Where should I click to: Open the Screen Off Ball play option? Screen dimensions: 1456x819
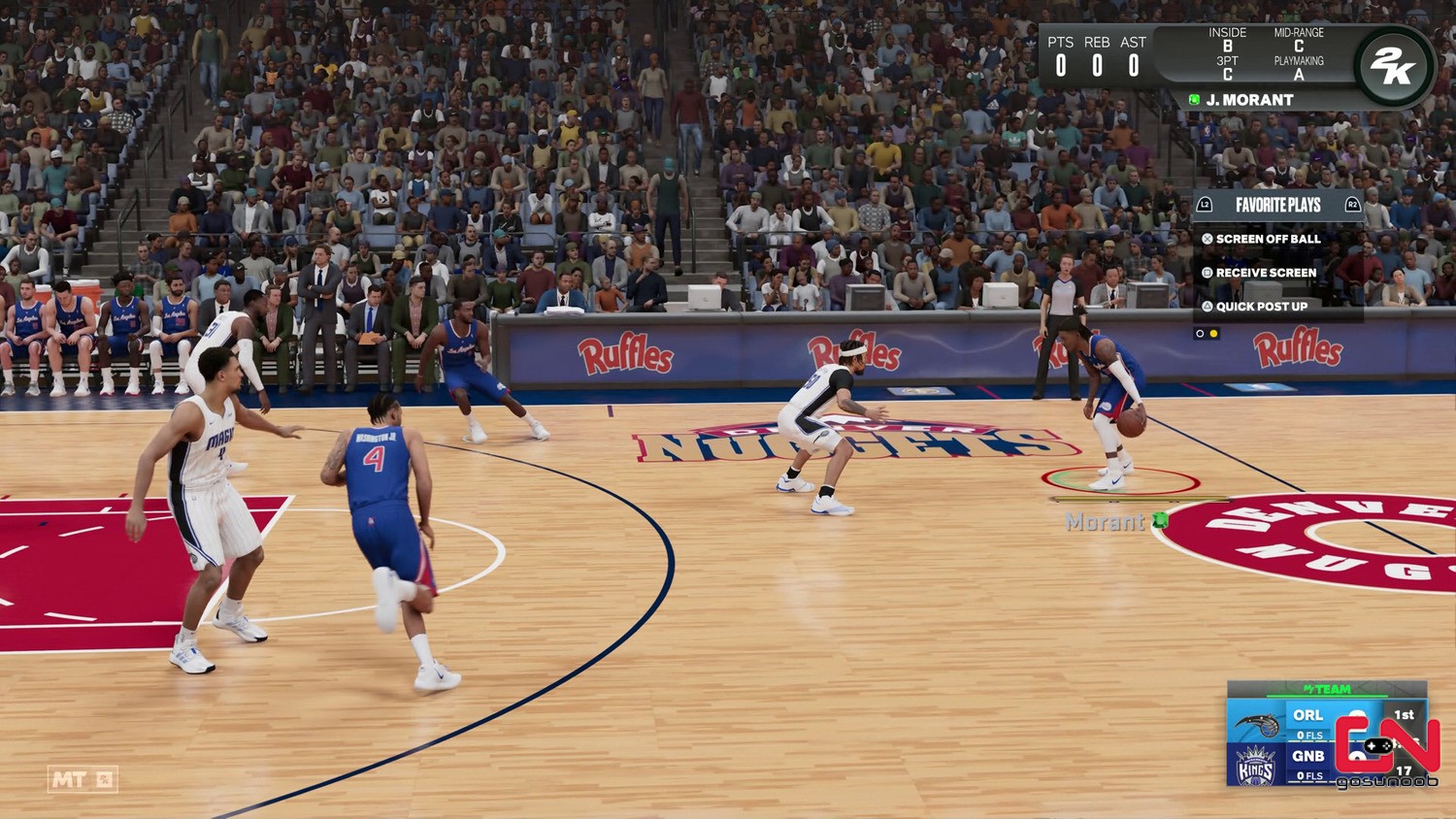click(x=1269, y=239)
